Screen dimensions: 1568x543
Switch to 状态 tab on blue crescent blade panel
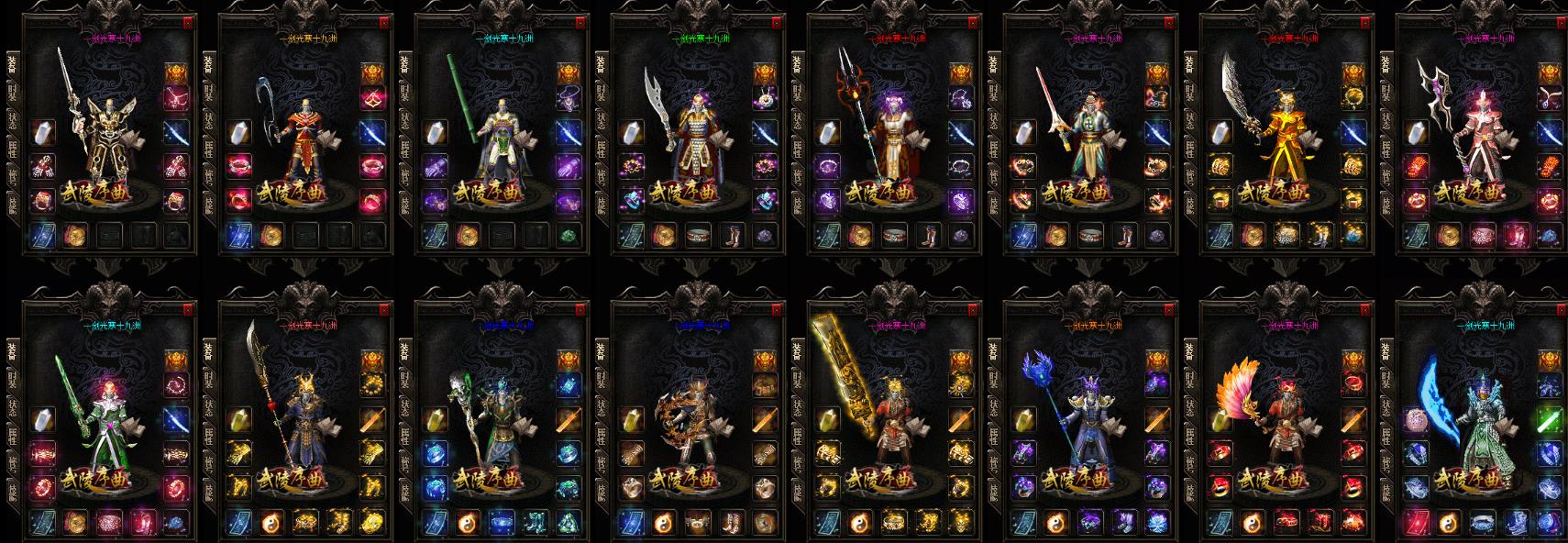(x=1386, y=408)
